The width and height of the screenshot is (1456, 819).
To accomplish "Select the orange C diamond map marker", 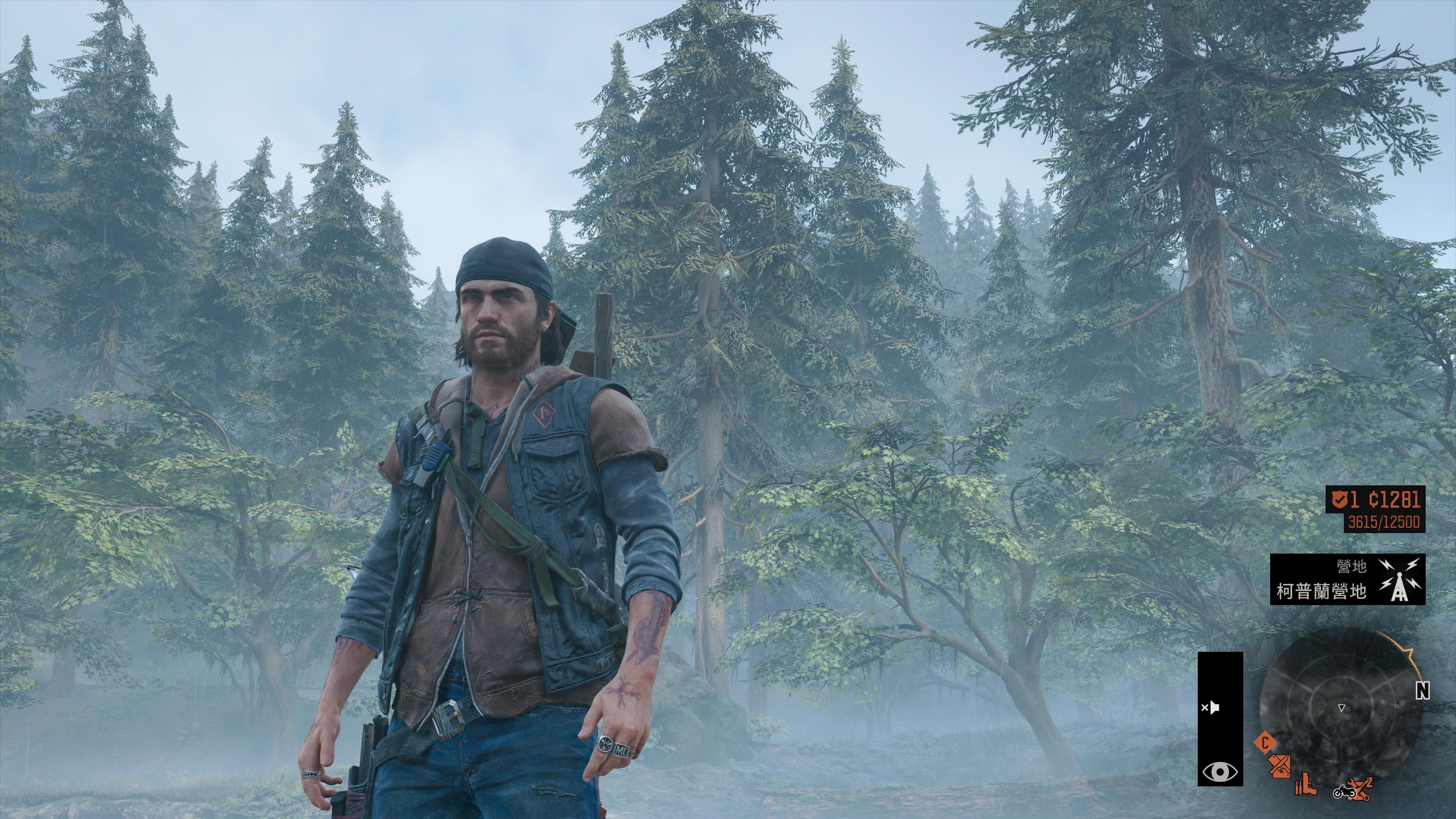I will [1265, 742].
